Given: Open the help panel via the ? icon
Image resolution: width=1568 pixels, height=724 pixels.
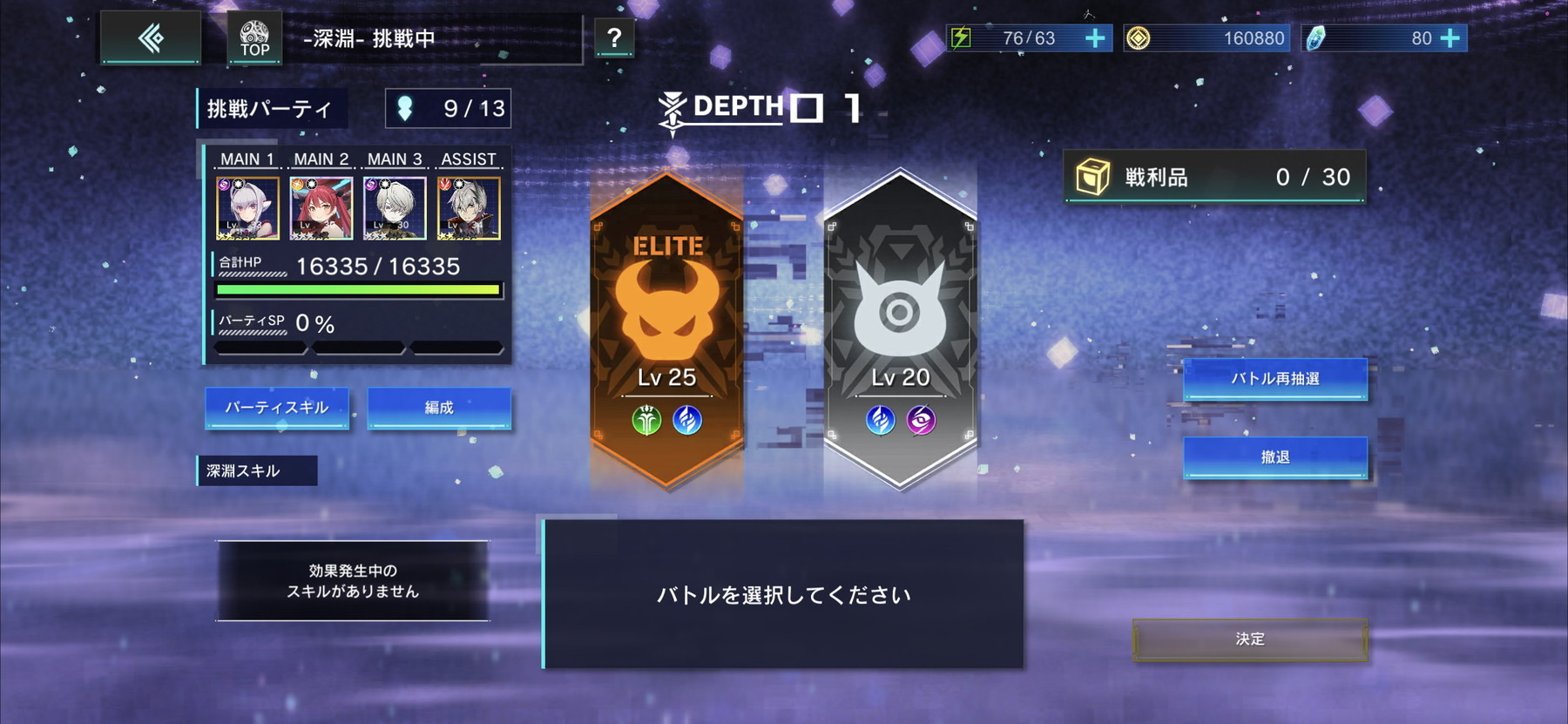Looking at the screenshot, I should tap(615, 37).
